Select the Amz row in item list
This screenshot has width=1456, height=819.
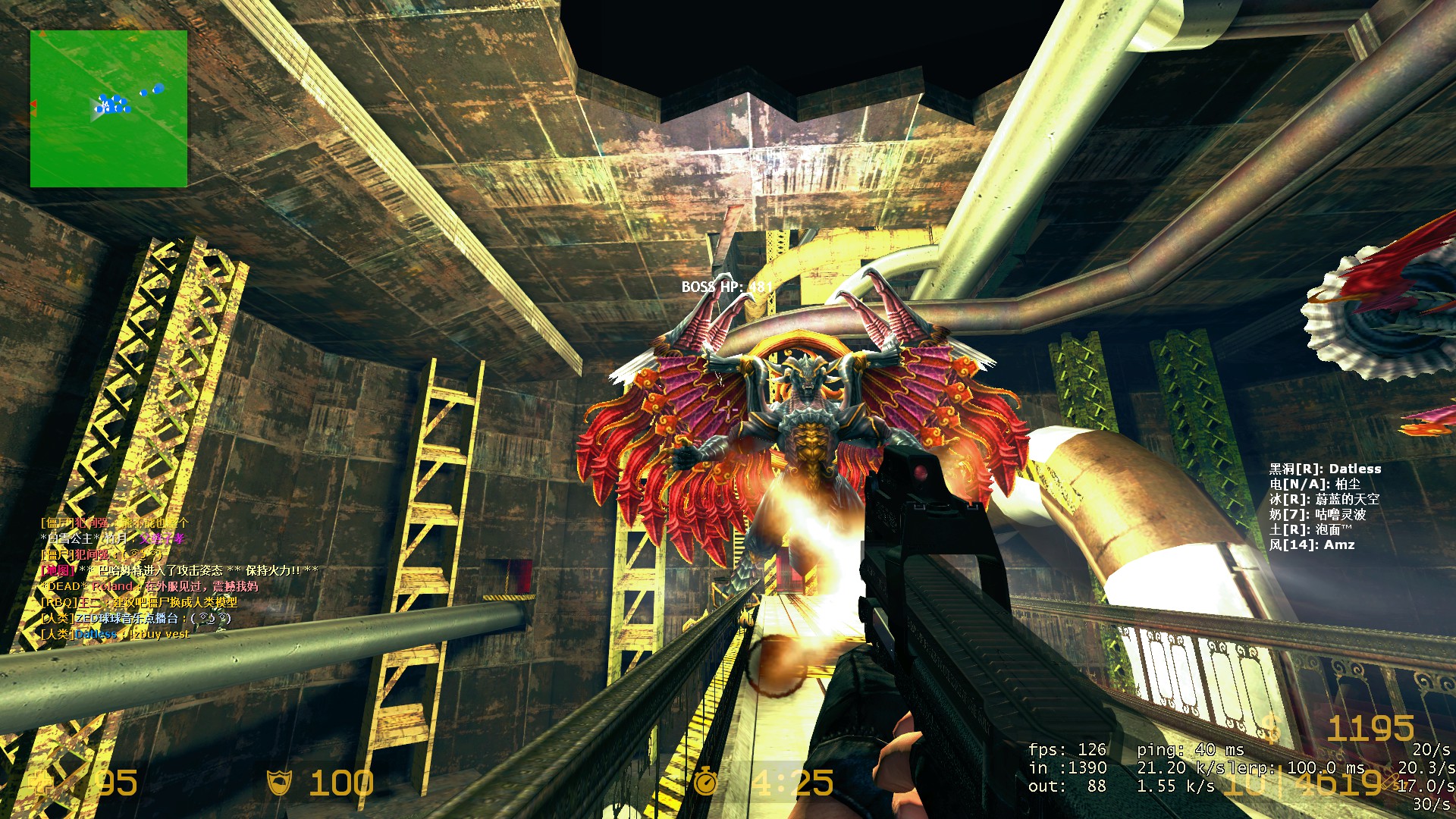pyautogui.click(x=1312, y=544)
